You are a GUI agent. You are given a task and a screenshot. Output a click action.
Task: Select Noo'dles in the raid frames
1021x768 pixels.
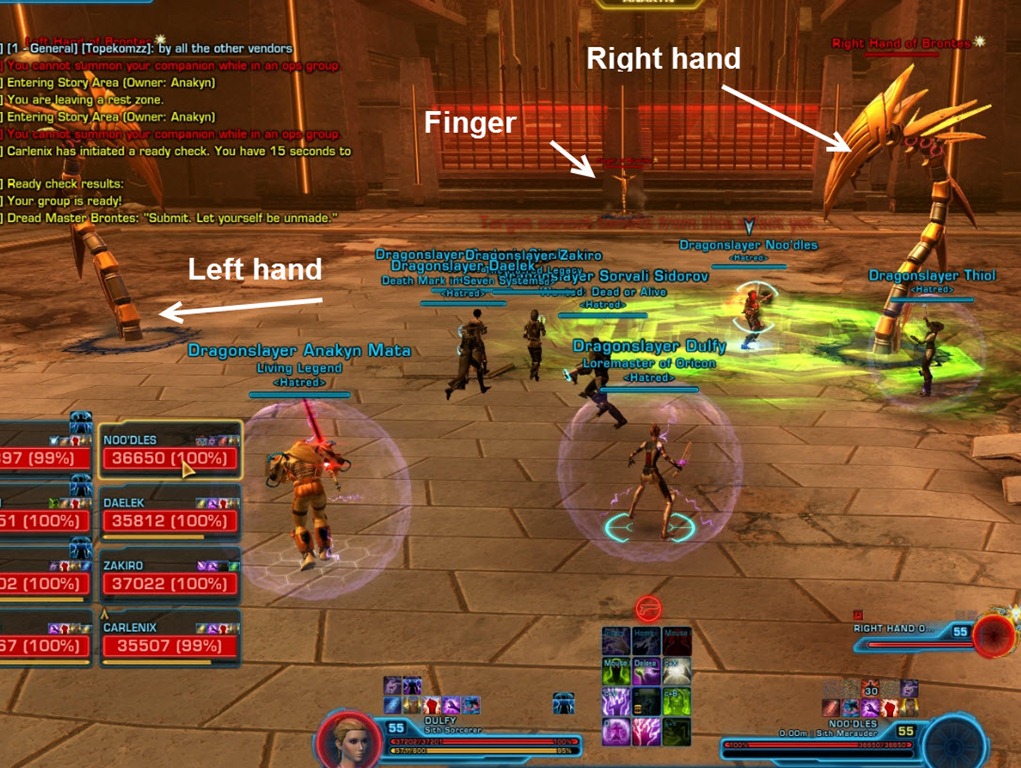coord(170,459)
